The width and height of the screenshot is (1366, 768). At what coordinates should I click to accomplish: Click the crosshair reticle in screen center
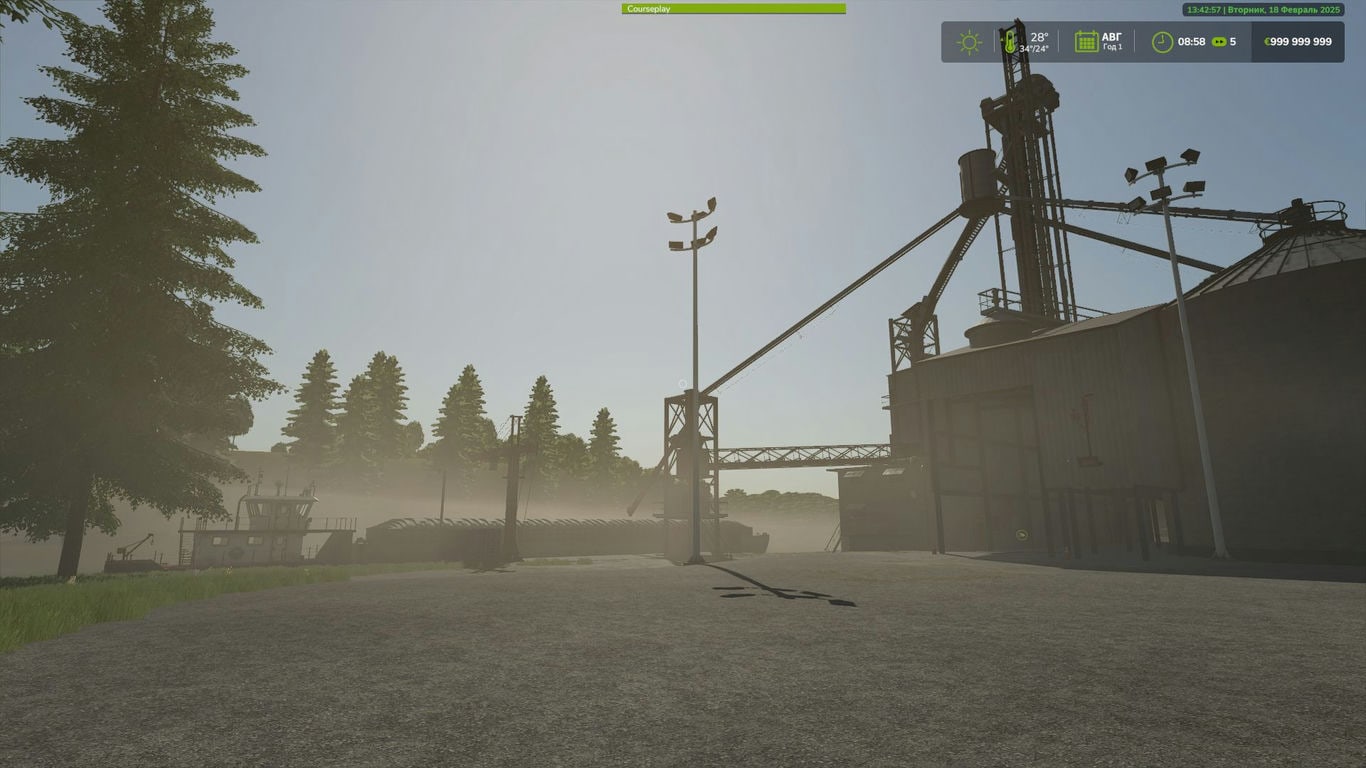[680, 384]
